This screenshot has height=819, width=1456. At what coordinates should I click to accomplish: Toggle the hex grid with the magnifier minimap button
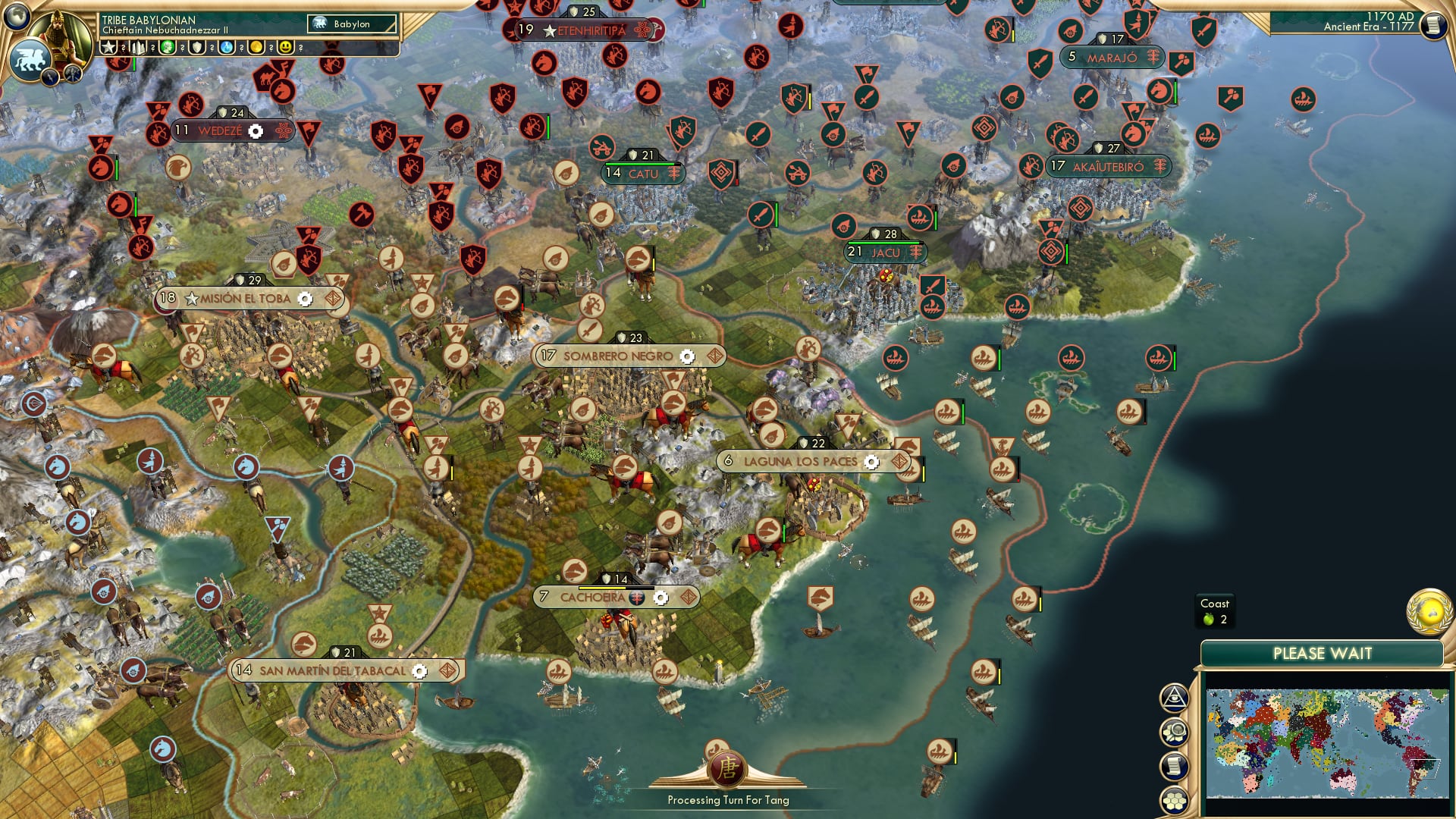pyautogui.click(x=1177, y=733)
